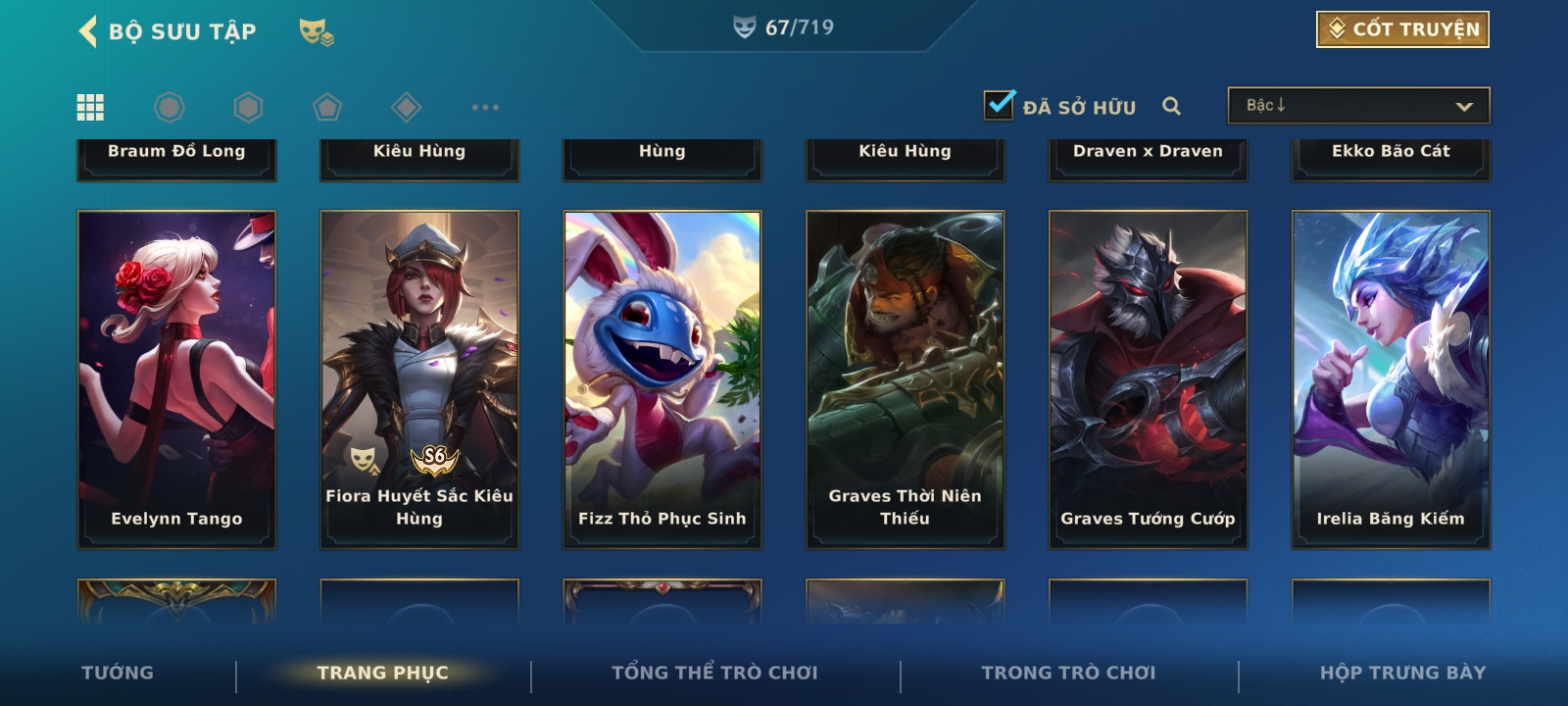This screenshot has height=706, width=1568.
Task: Choose Fiora Huyết Sắc Kiêu Hùng skin
Action: pyautogui.click(x=419, y=378)
